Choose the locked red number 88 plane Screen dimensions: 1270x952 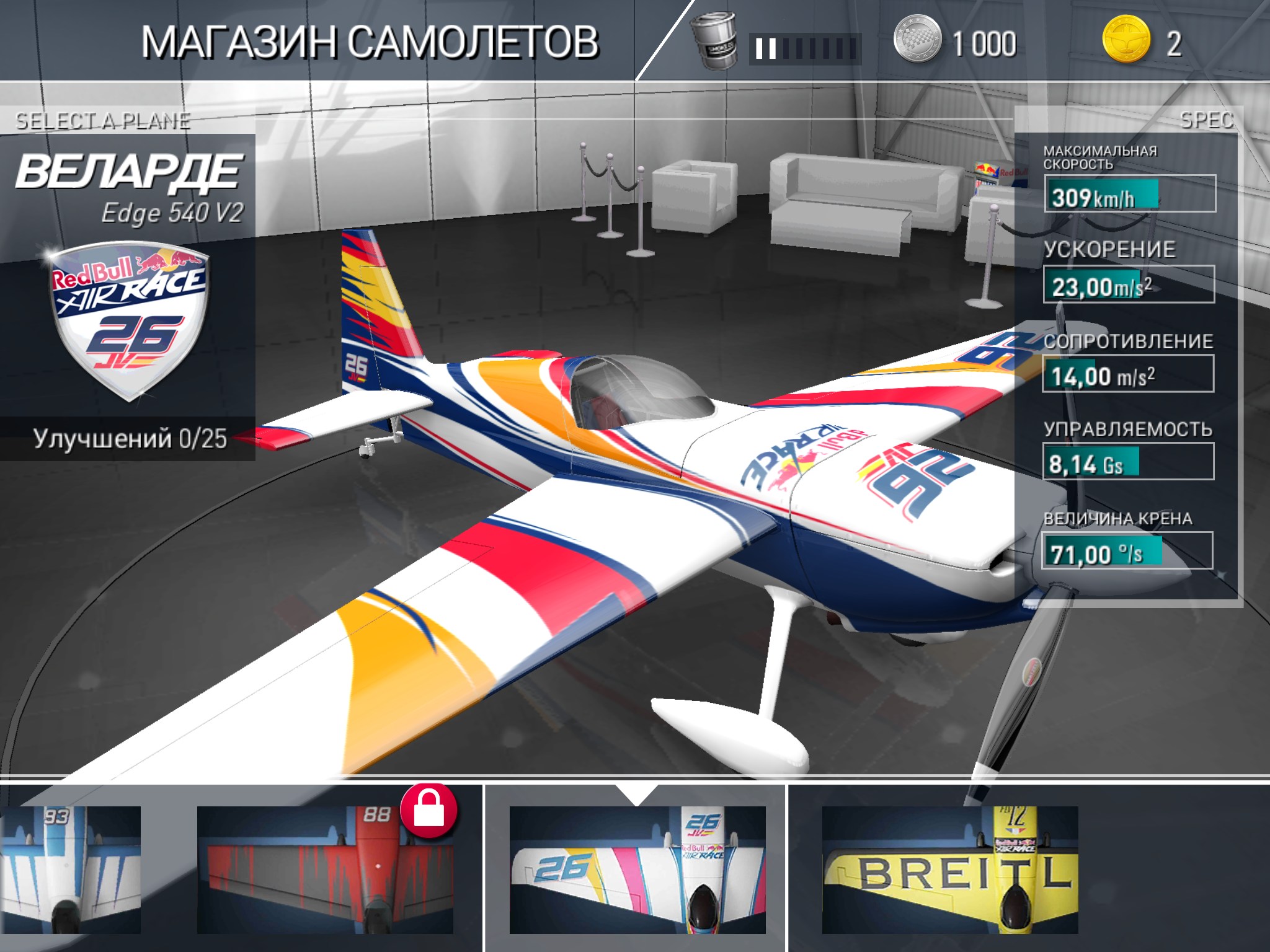tap(325, 869)
